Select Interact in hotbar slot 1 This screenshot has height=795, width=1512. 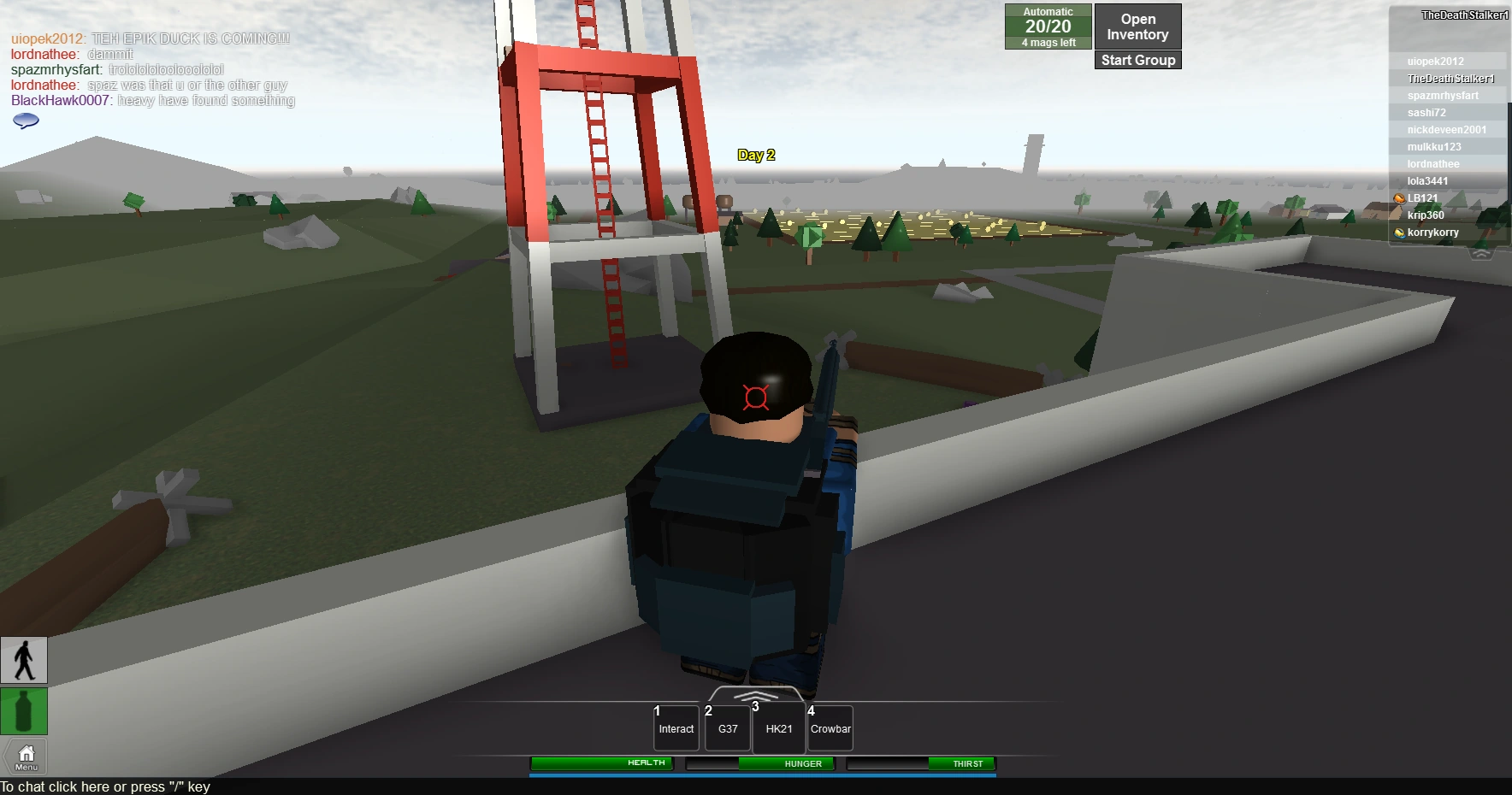tap(676, 728)
